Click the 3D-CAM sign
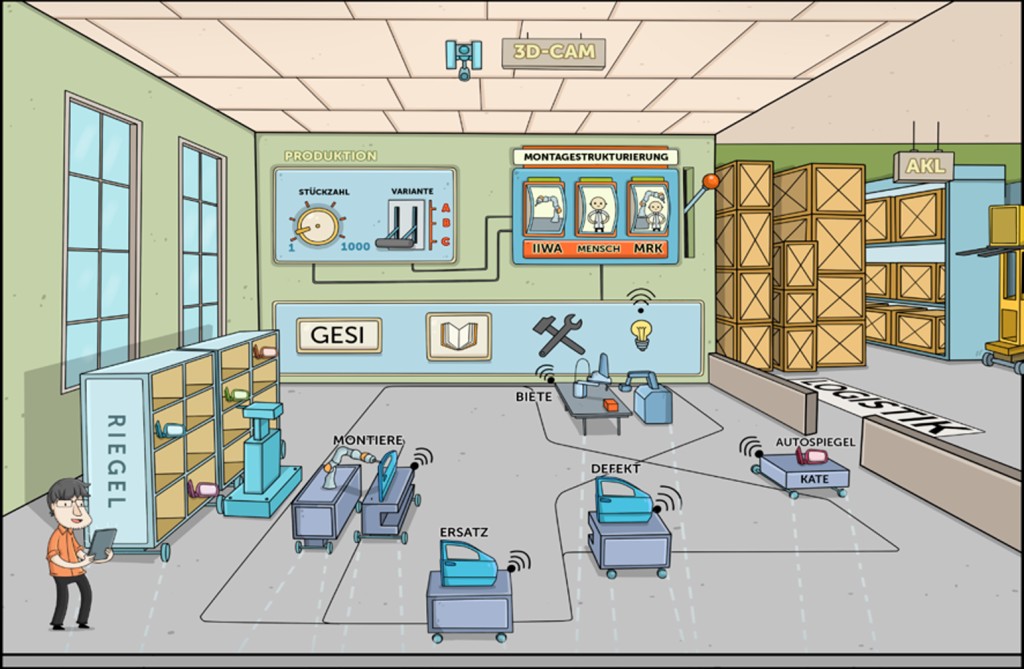The height and width of the screenshot is (669, 1024). 553,51
